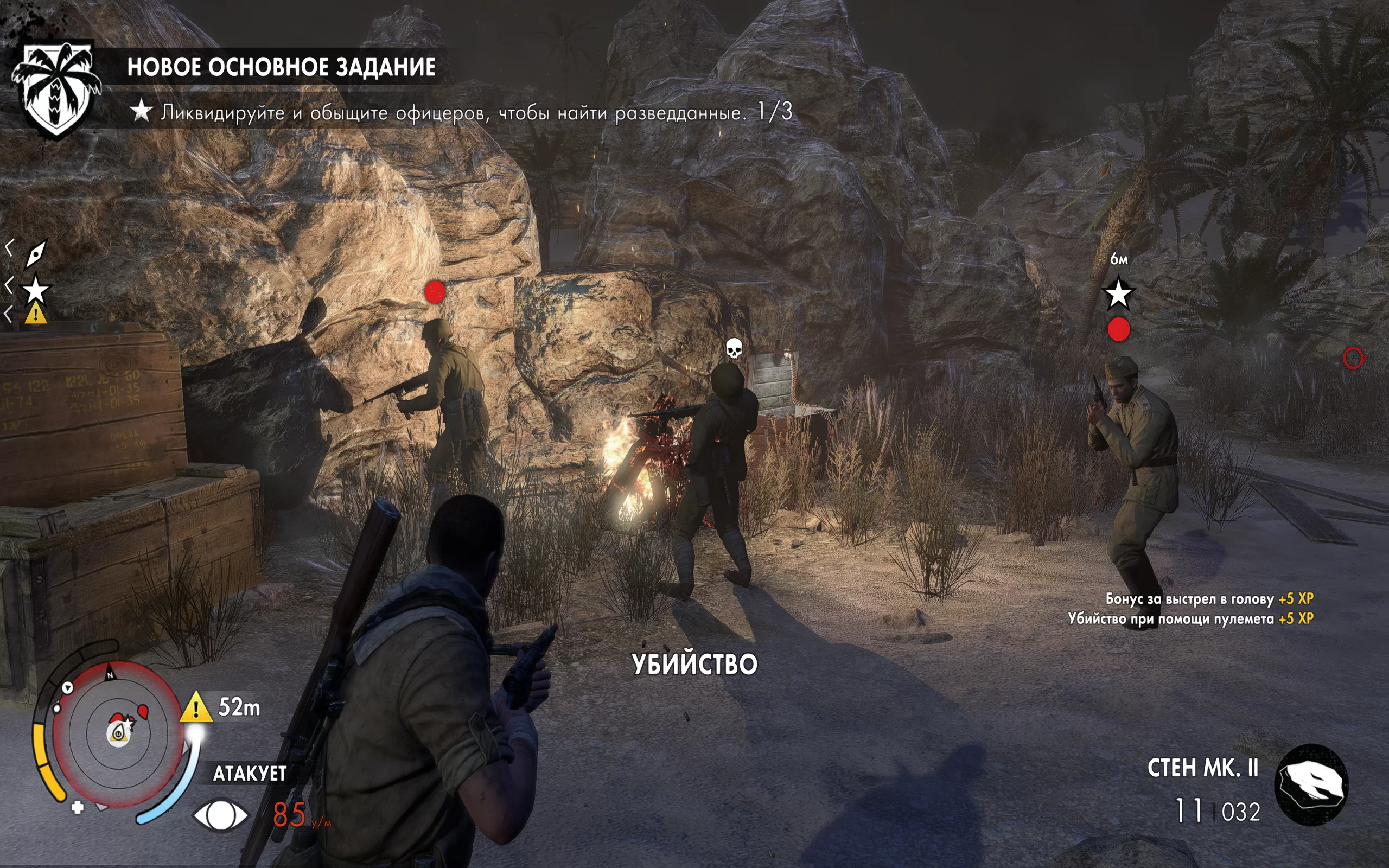1389x868 pixels.
Task: Select the hollow red circle marker
Action: pos(1353,358)
